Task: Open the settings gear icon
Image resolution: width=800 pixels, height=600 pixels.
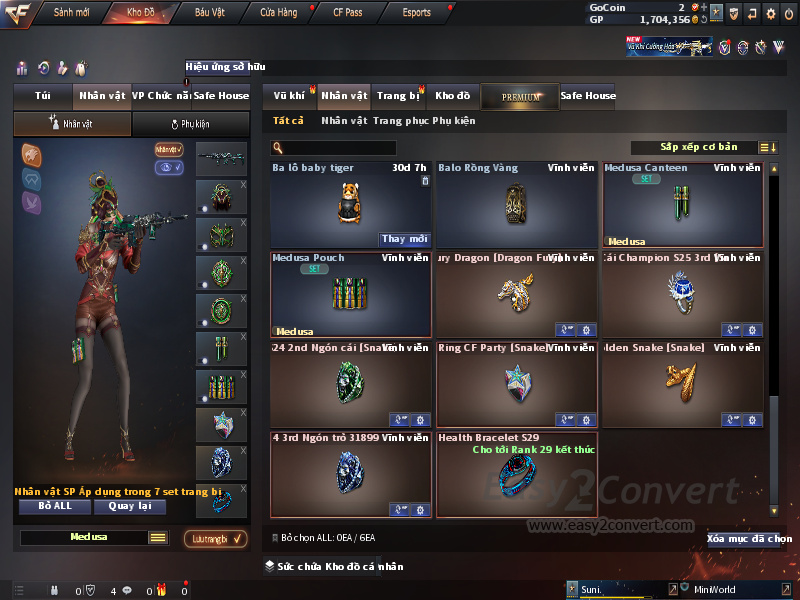Action: pyautogui.click(x=771, y=13)
